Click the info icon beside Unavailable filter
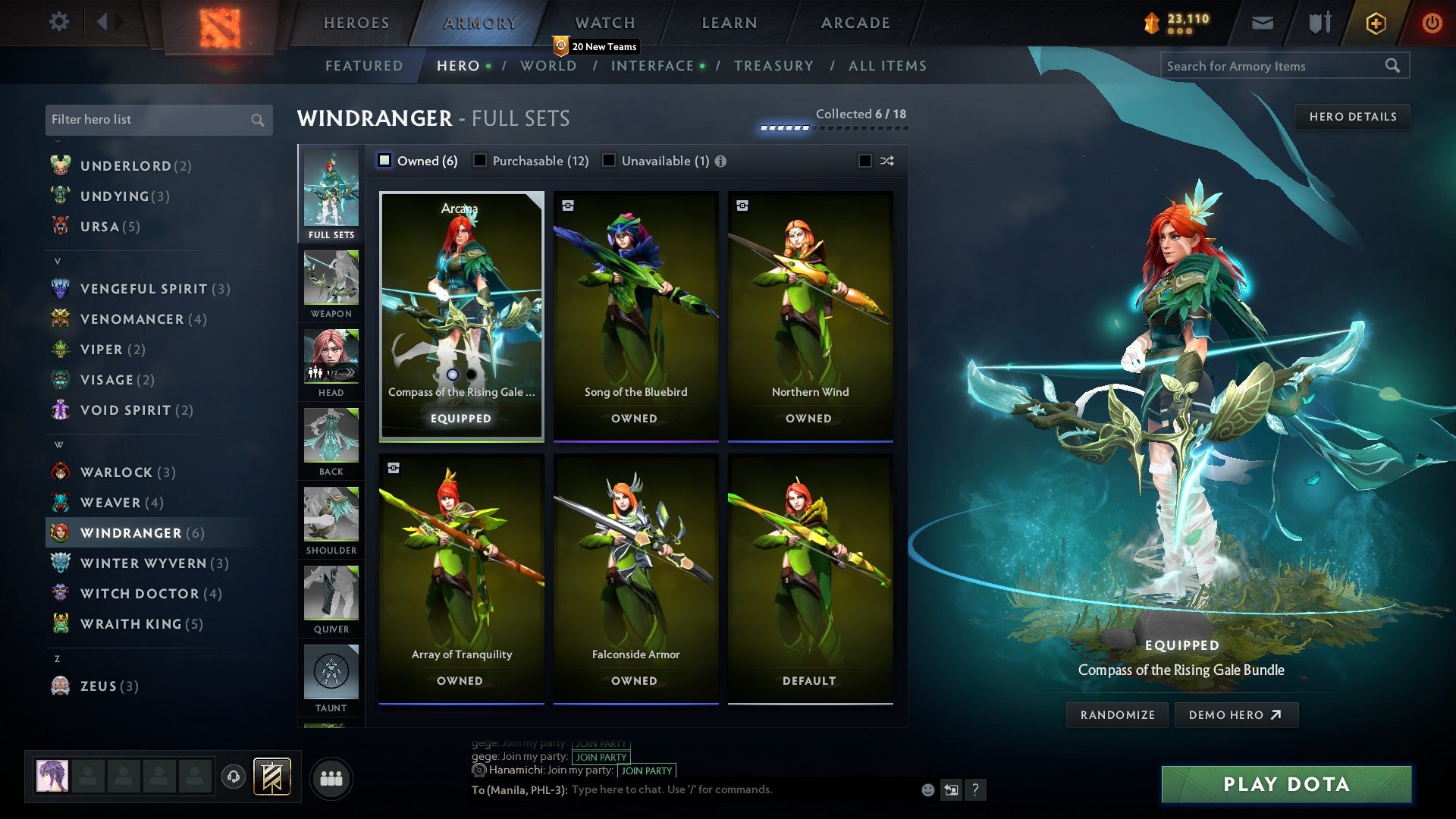The image size is (1456, 819). coord(720,161)
